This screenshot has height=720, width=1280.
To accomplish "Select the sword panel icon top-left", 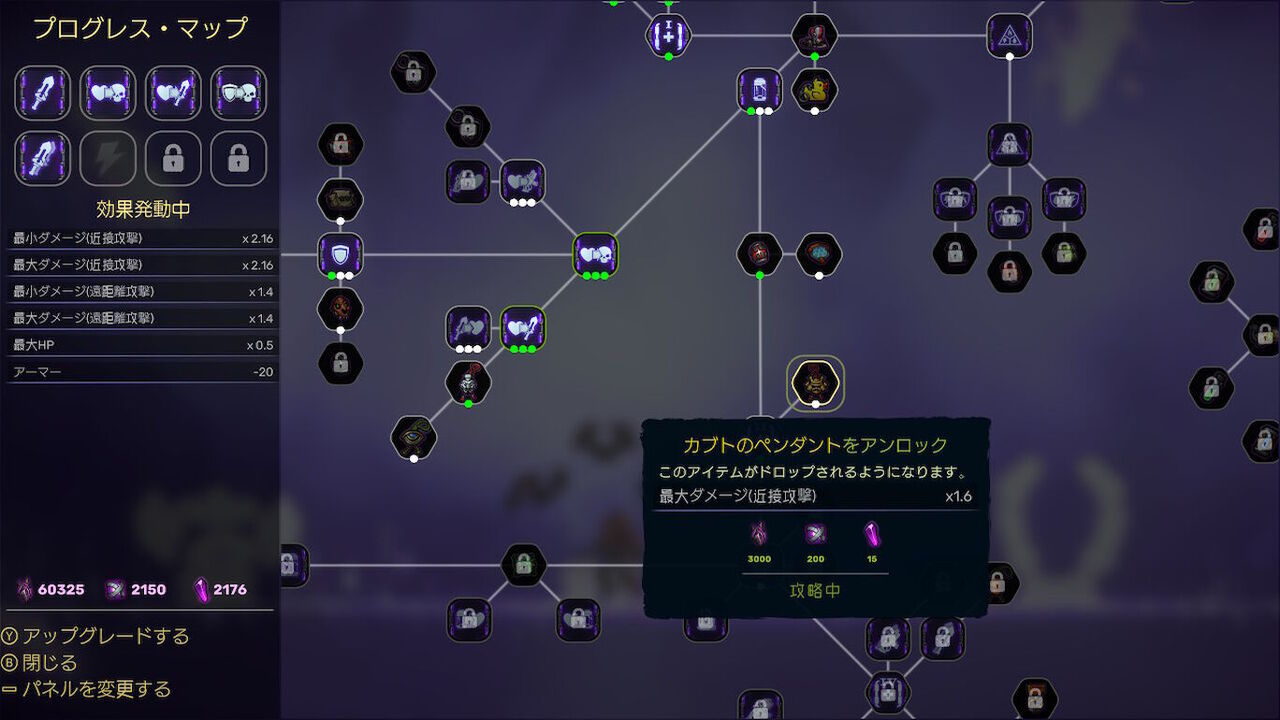I will (x=42, y=91).
